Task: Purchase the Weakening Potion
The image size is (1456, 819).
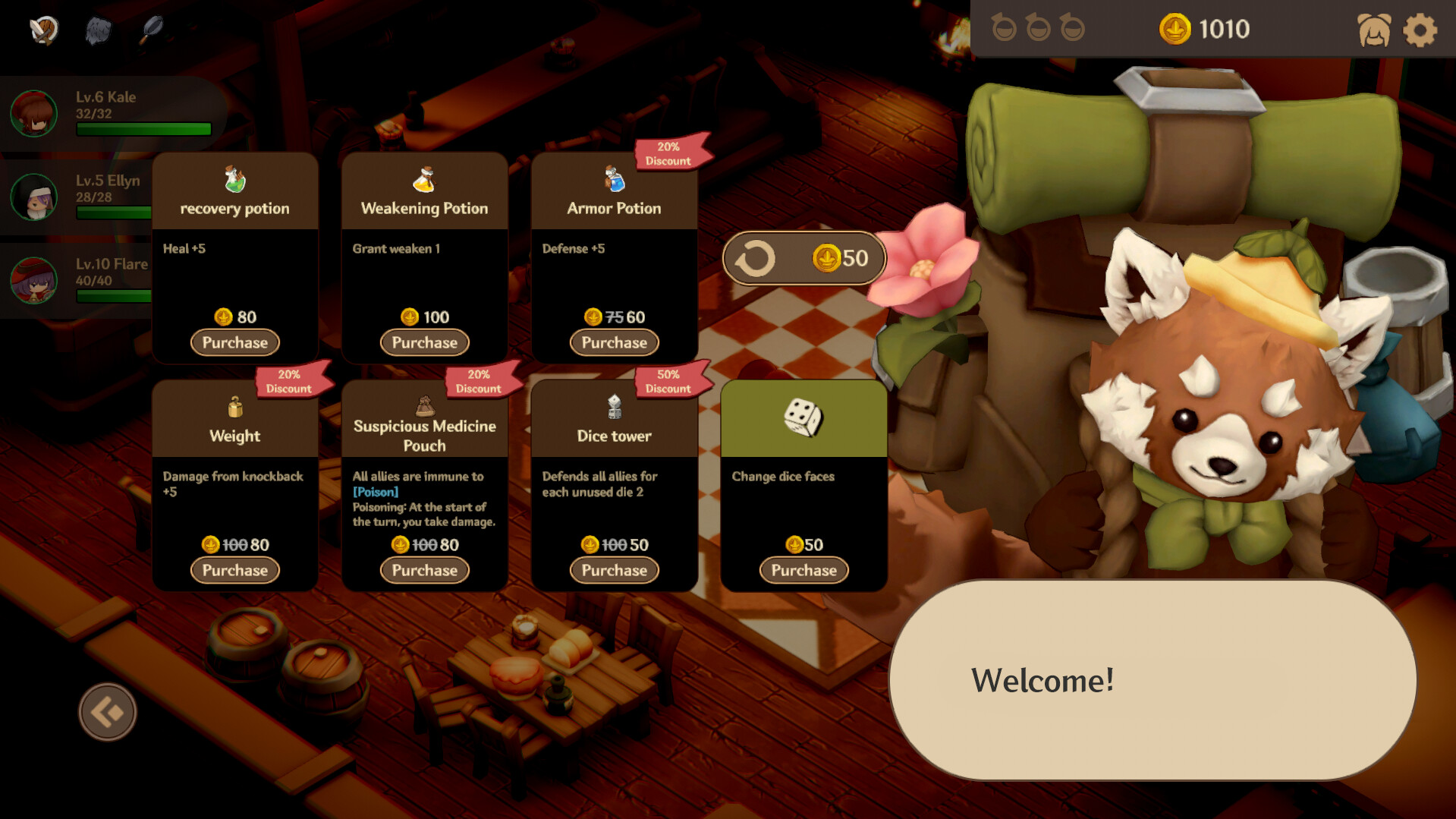Action: pos(424,342)
